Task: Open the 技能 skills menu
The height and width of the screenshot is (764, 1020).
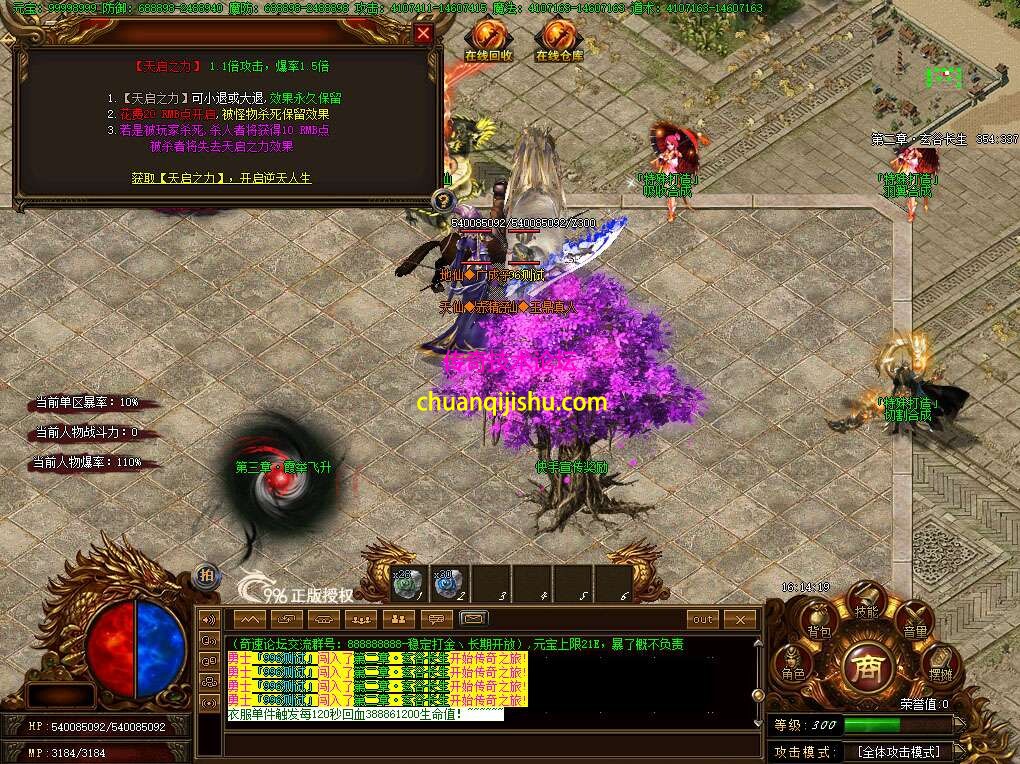Action: (866, 602)
